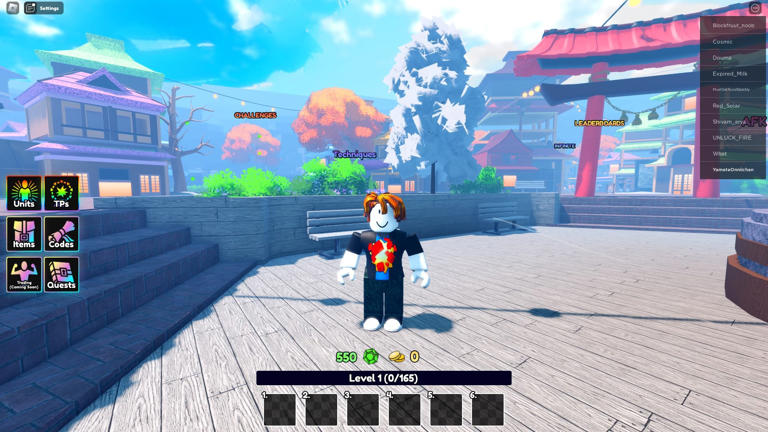Viewport: 768px width, 432px height.
Task: Choose Expired_Milk from the player list
Action: pos(733,74)
